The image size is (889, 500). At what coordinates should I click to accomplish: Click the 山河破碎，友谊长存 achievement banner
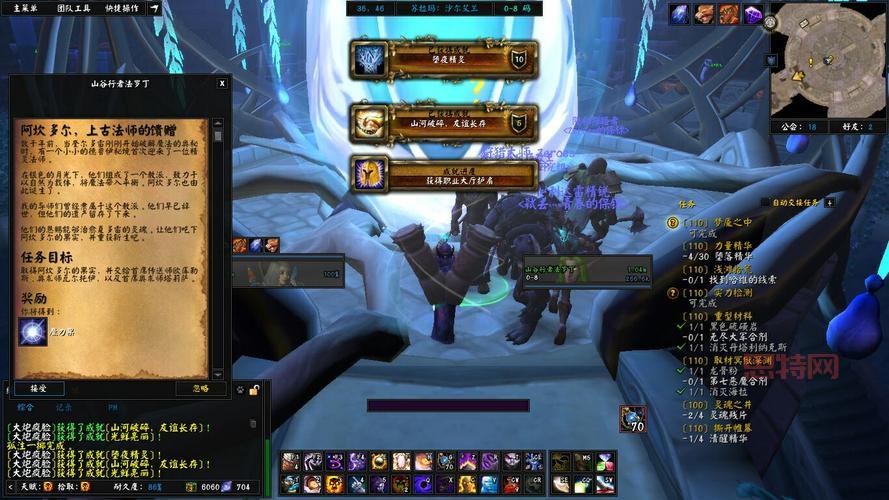tap(444, 122)
